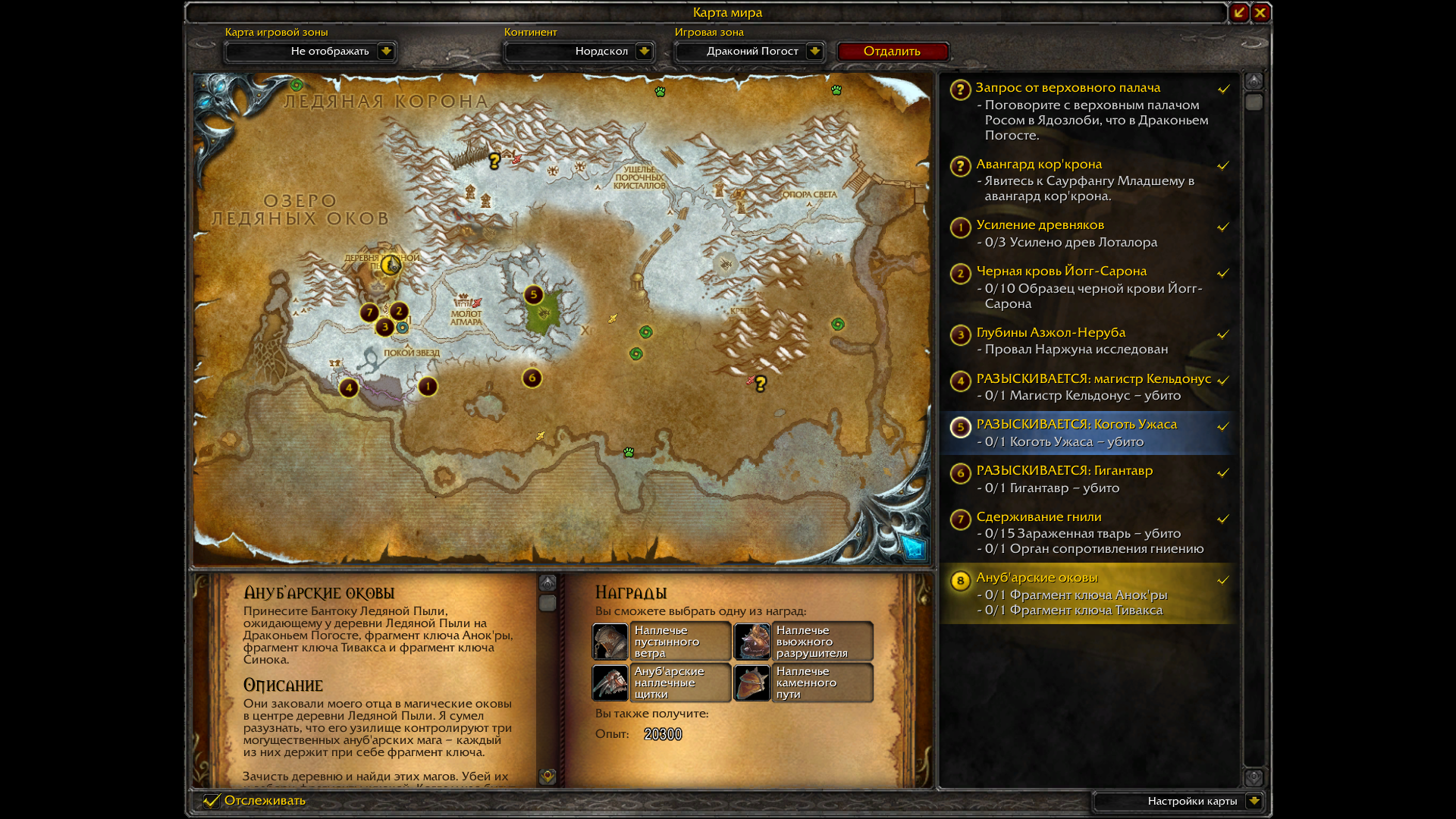Select quest Черная кровь Йогг-Сарона
Screen dimensions: 1456x819
[1061, 271]
